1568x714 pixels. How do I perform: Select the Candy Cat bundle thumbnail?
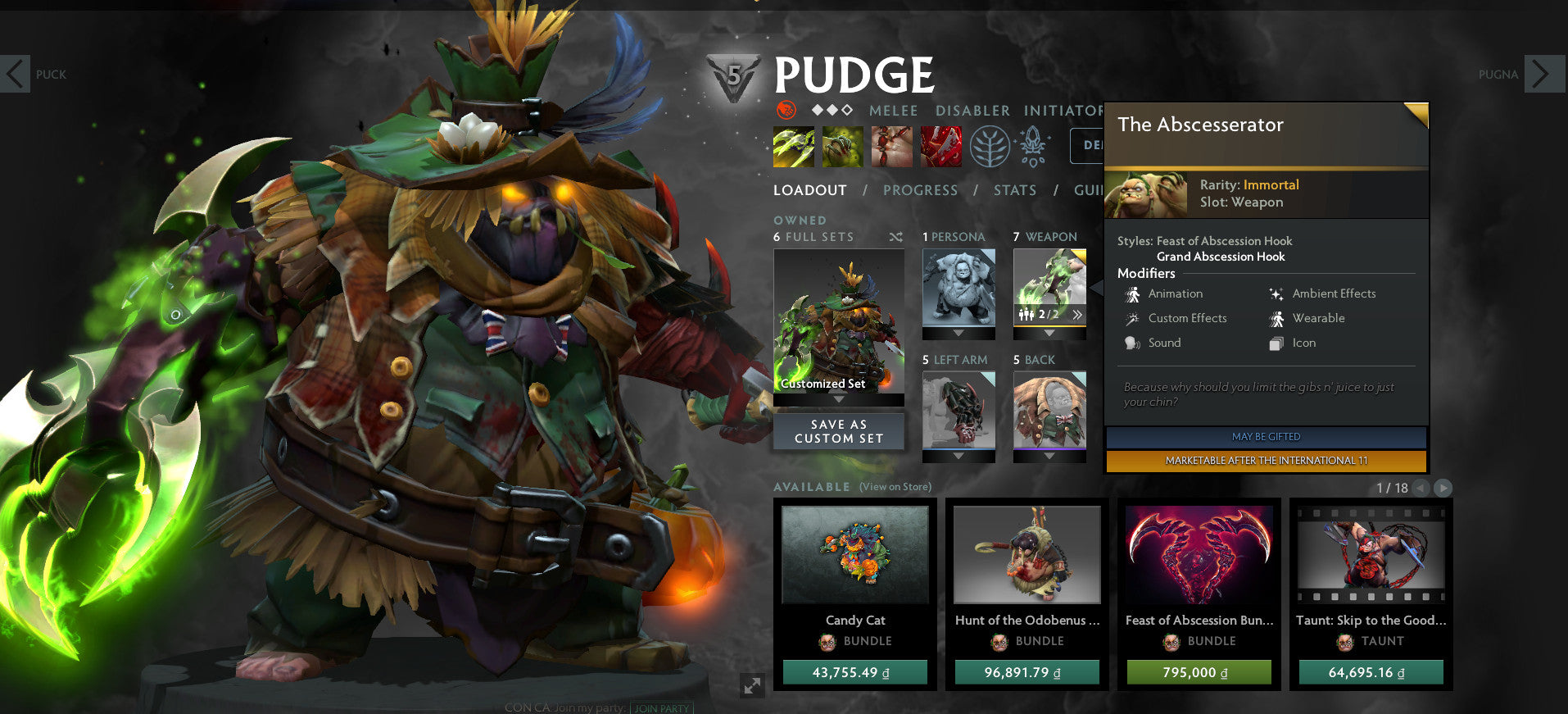[x=854, y=554]
